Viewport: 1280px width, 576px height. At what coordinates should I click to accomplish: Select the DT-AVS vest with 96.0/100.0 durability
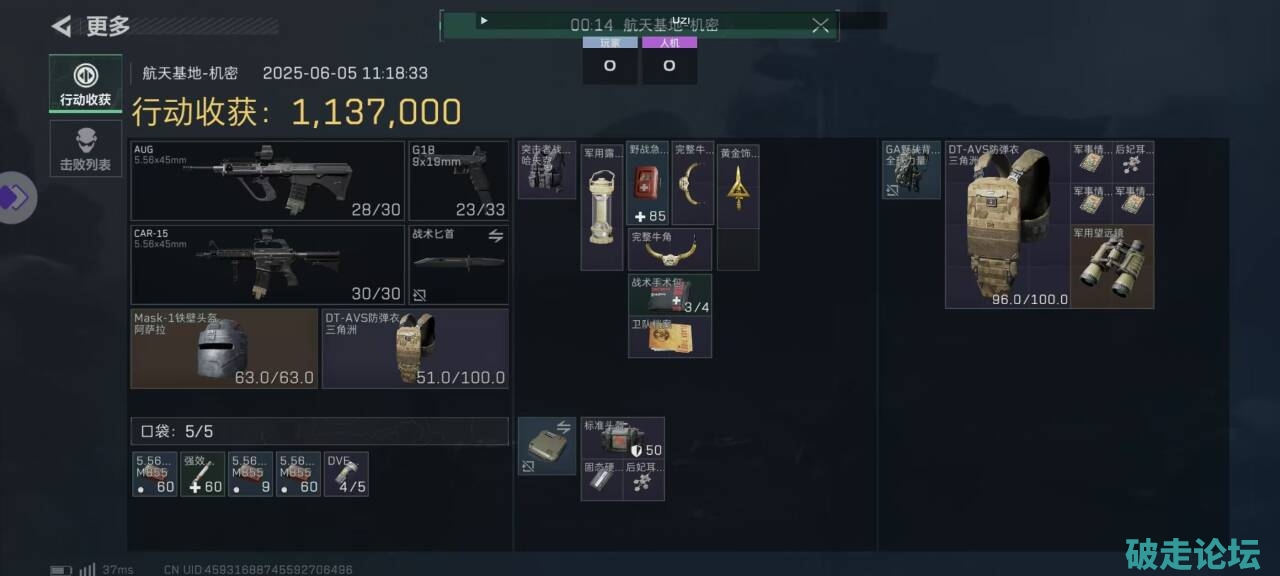[1007, 225]
